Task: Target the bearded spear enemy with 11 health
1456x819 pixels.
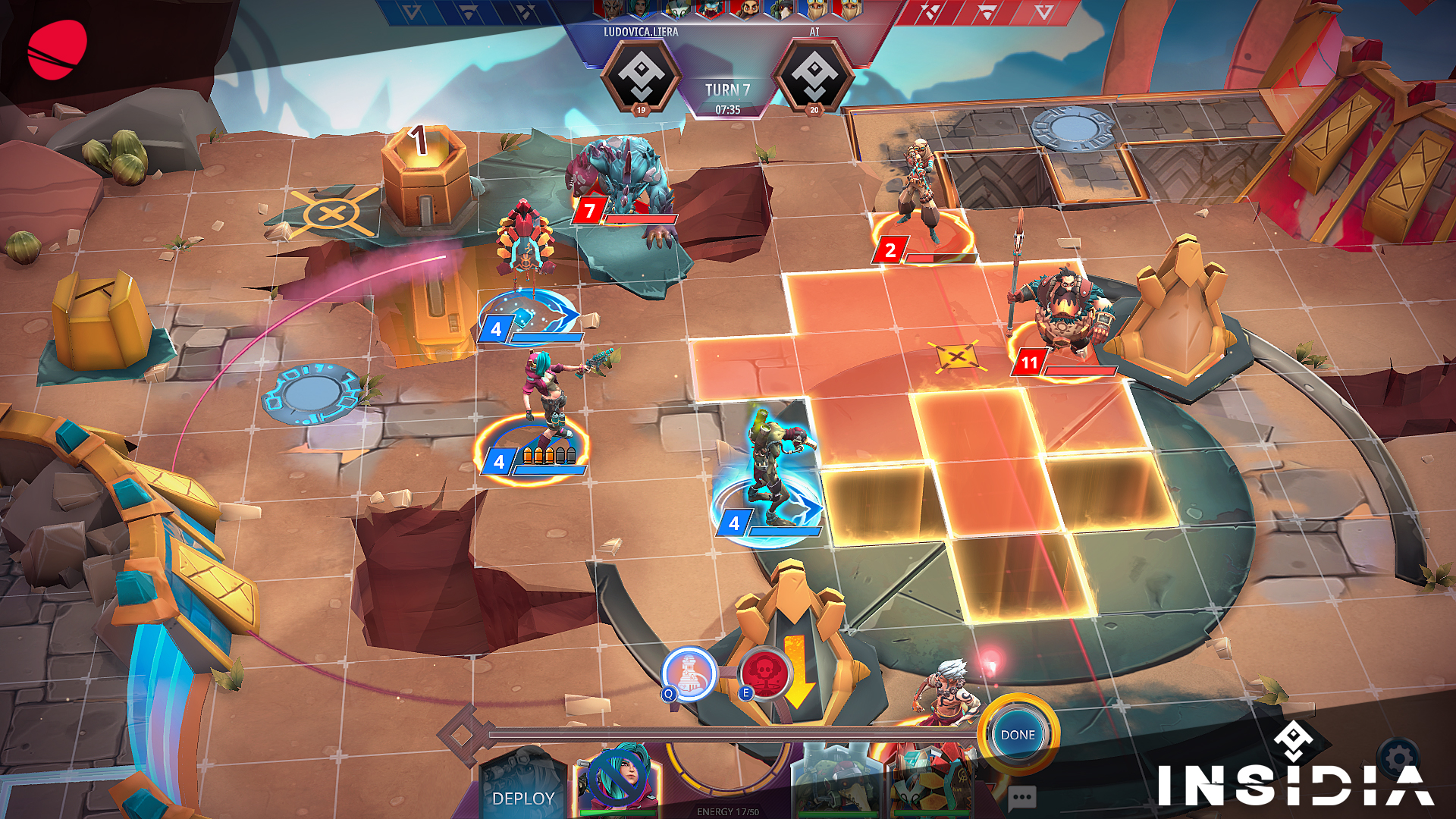Action: point(1065,311)
